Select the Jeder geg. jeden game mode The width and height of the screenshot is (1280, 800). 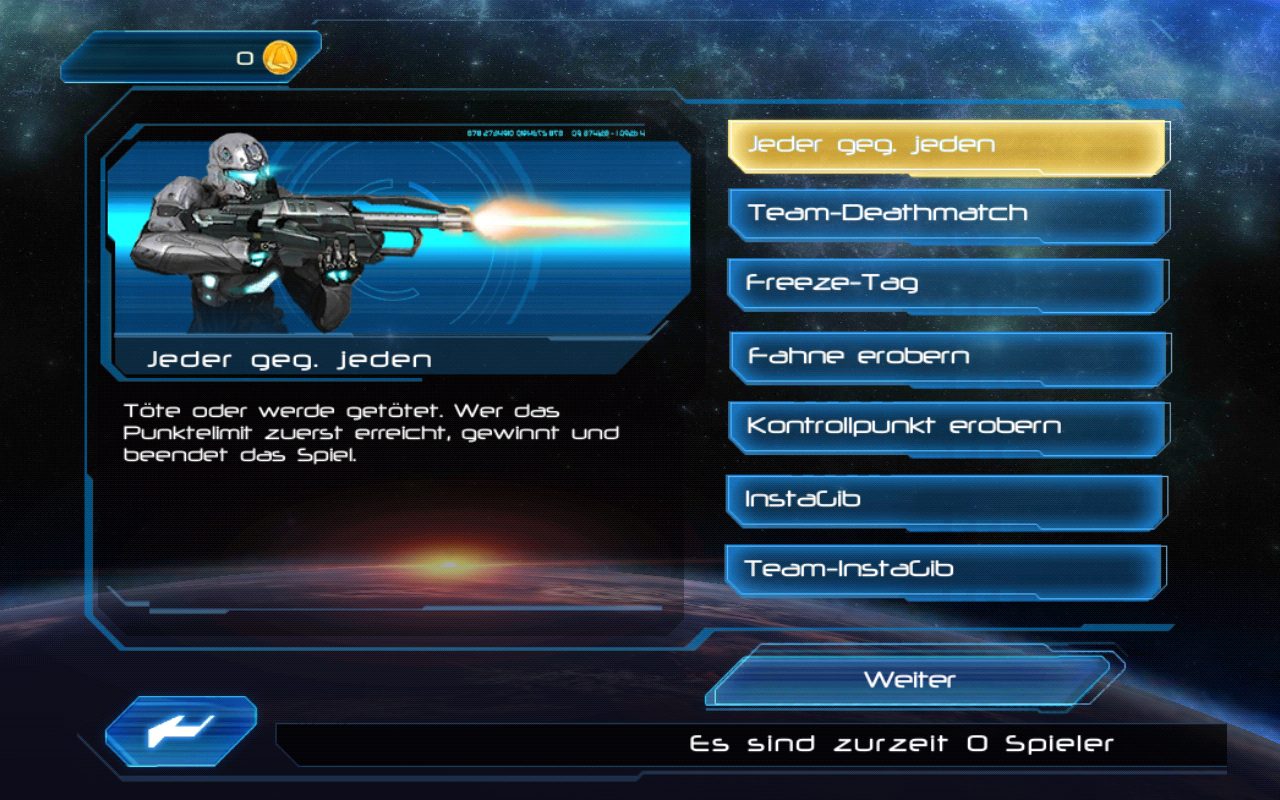click(947, 146)
